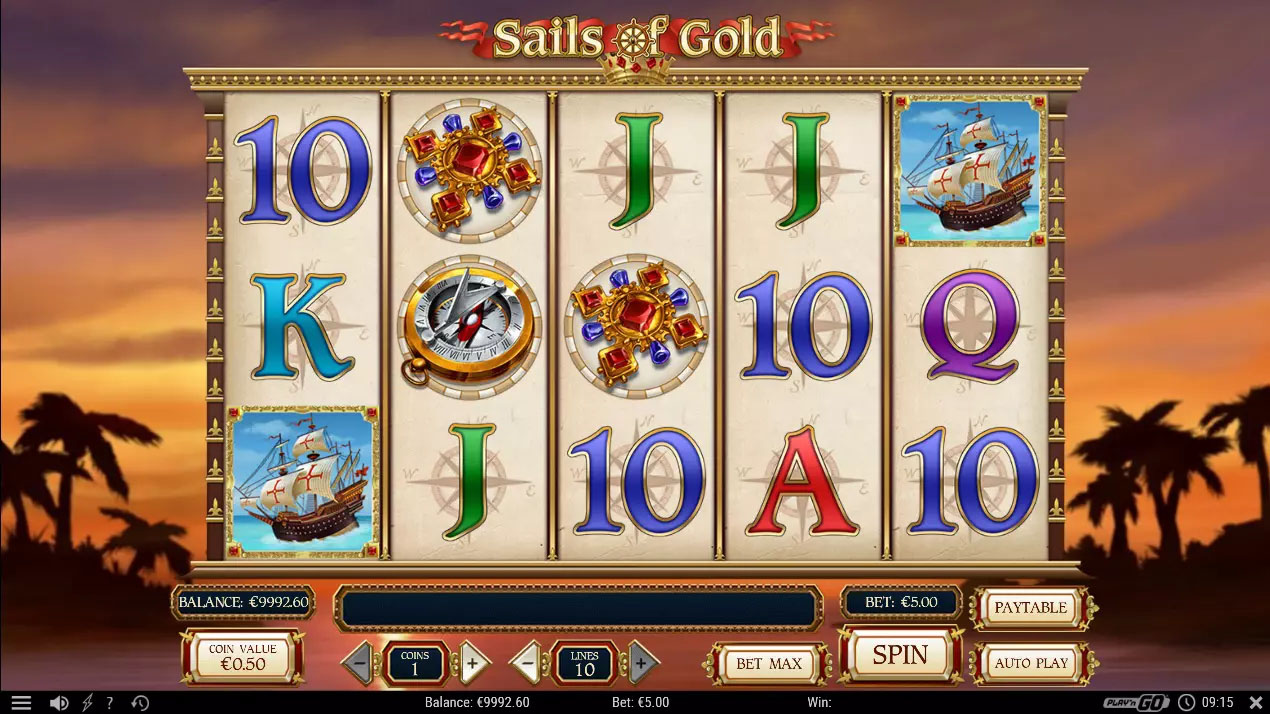Choose Bet Max
This screenshot has height=714, width=1270.
click(x=768, y=663)
